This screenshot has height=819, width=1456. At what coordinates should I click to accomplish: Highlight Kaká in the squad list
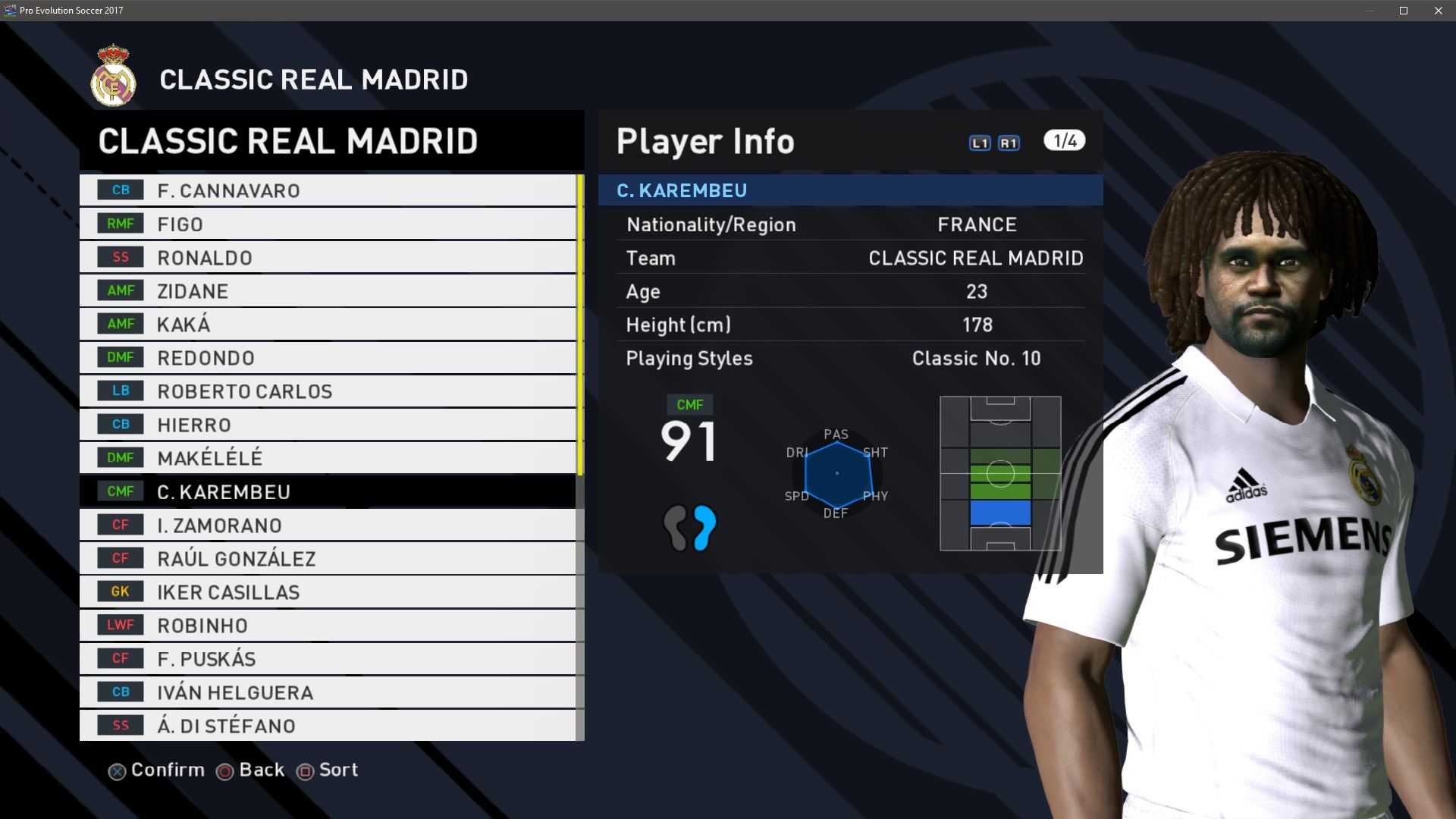327,324
